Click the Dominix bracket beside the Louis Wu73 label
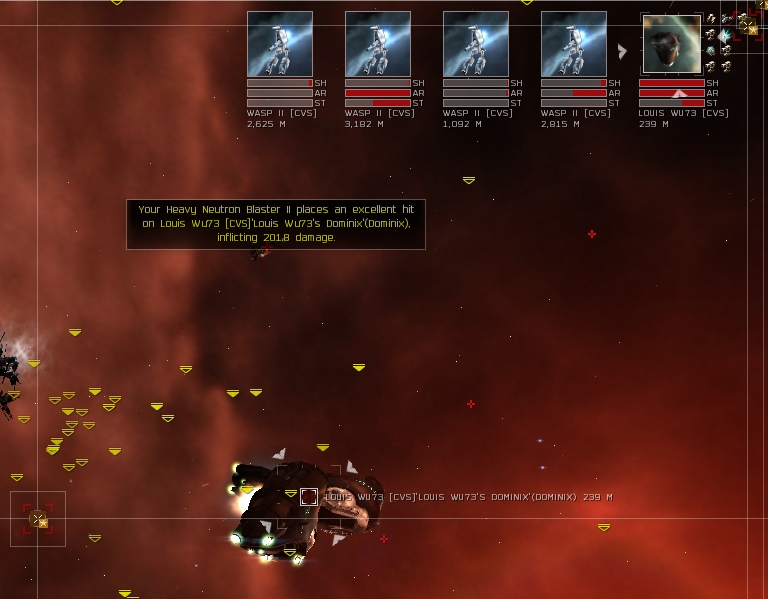The height and width of the screenshot is (599, 768). pos(309,496)
